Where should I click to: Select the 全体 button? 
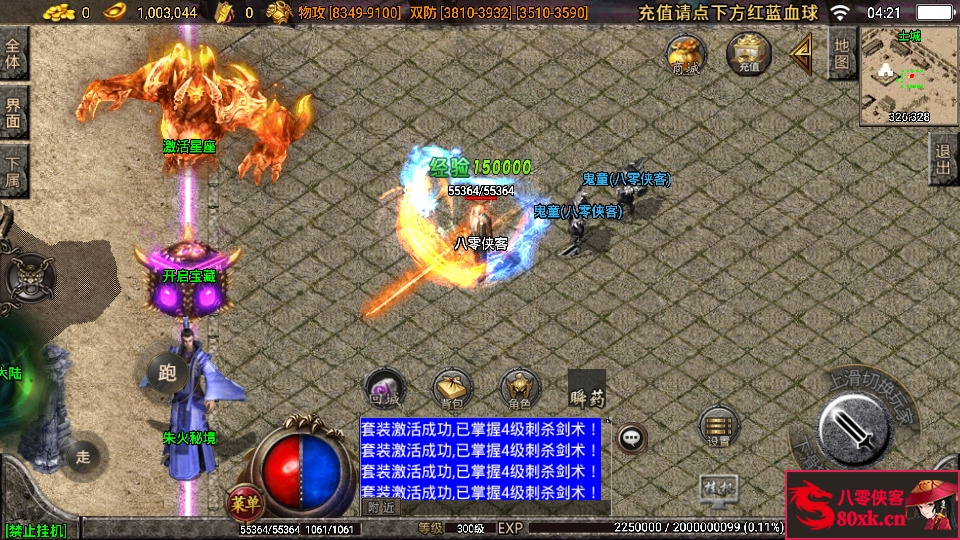(14, 55)
